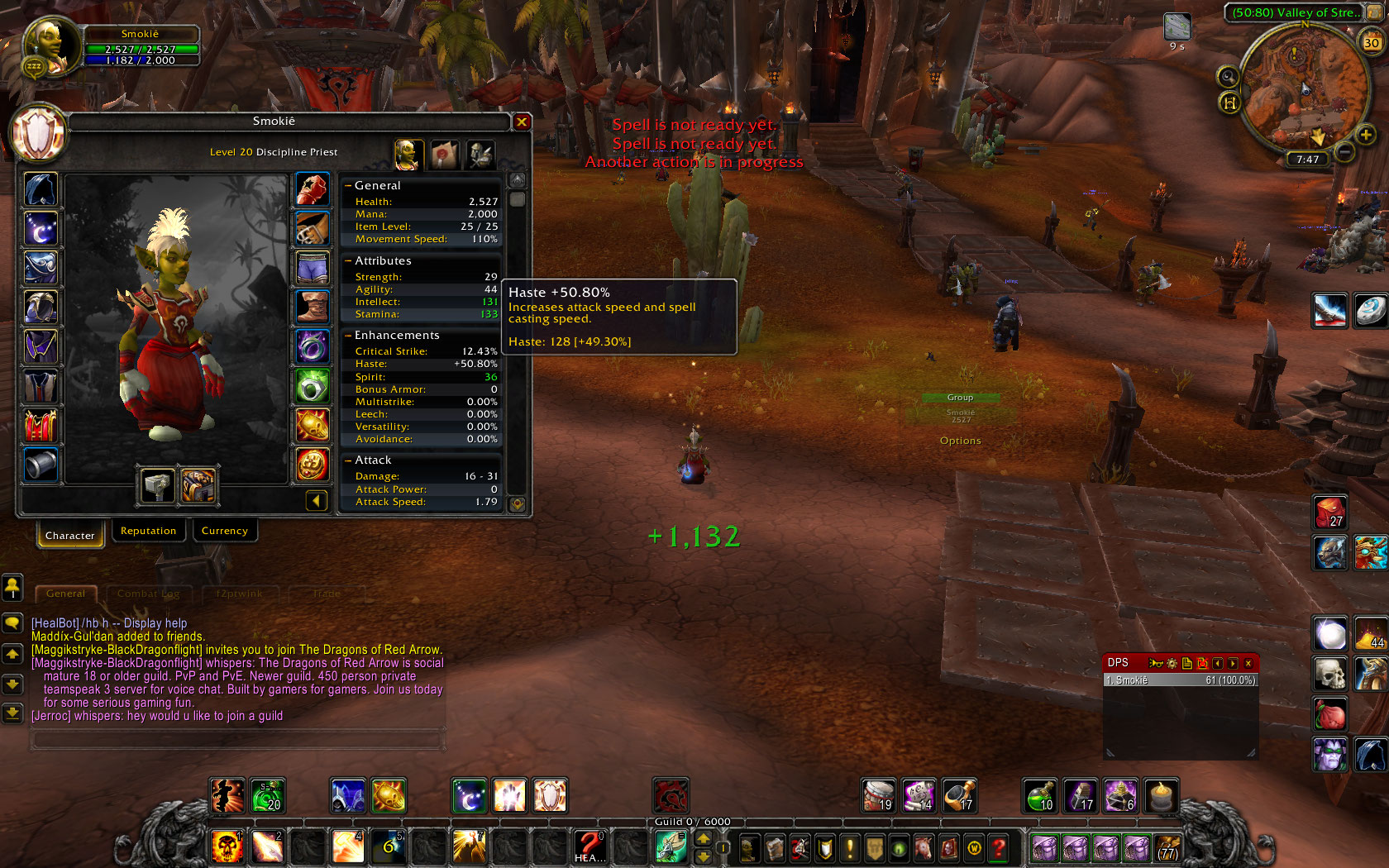Collapse the character stats pane arrow

tap(316, 500)
